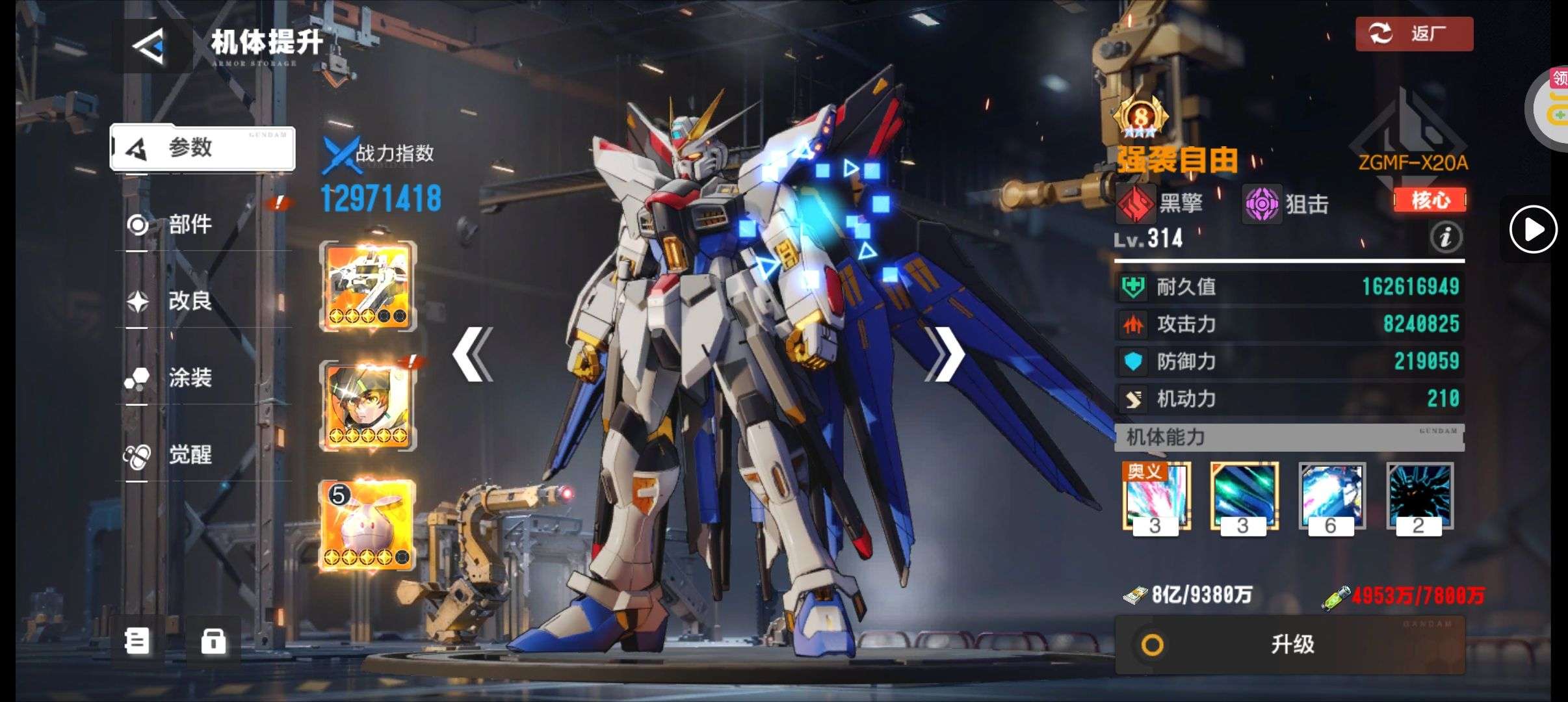
Task: Select the 改良 improvement tab
Action: point(189,301)
